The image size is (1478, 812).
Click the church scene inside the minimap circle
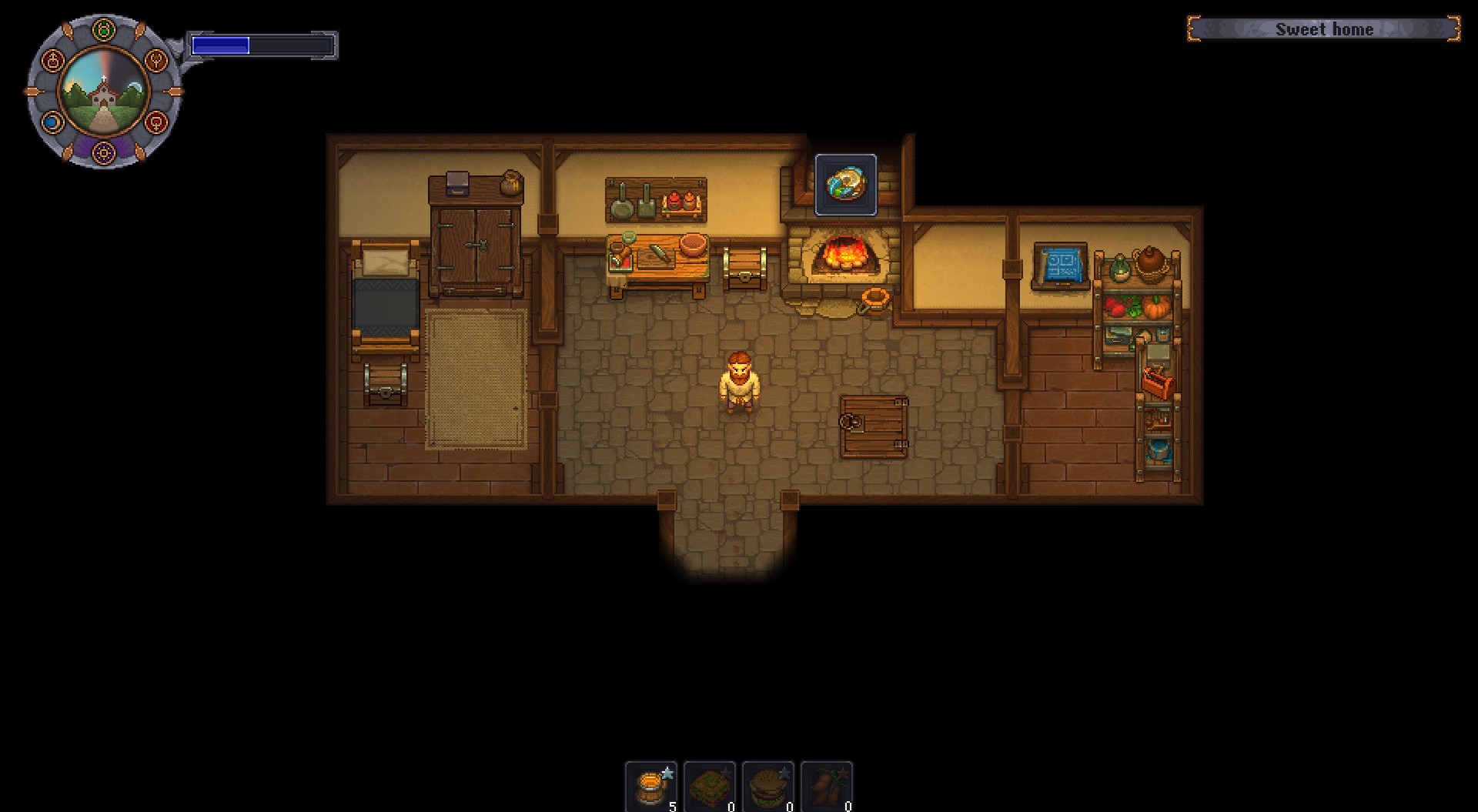click(x=105, y=92)
